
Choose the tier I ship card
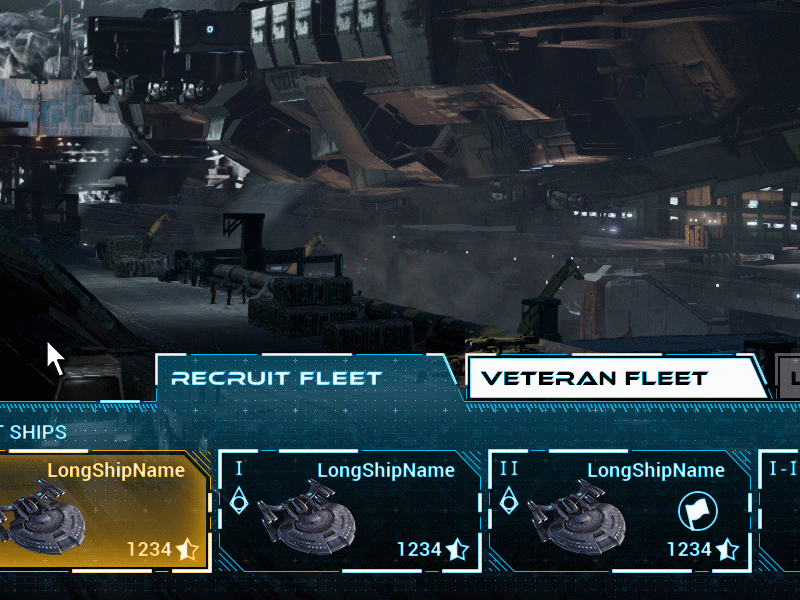point(350,510)
